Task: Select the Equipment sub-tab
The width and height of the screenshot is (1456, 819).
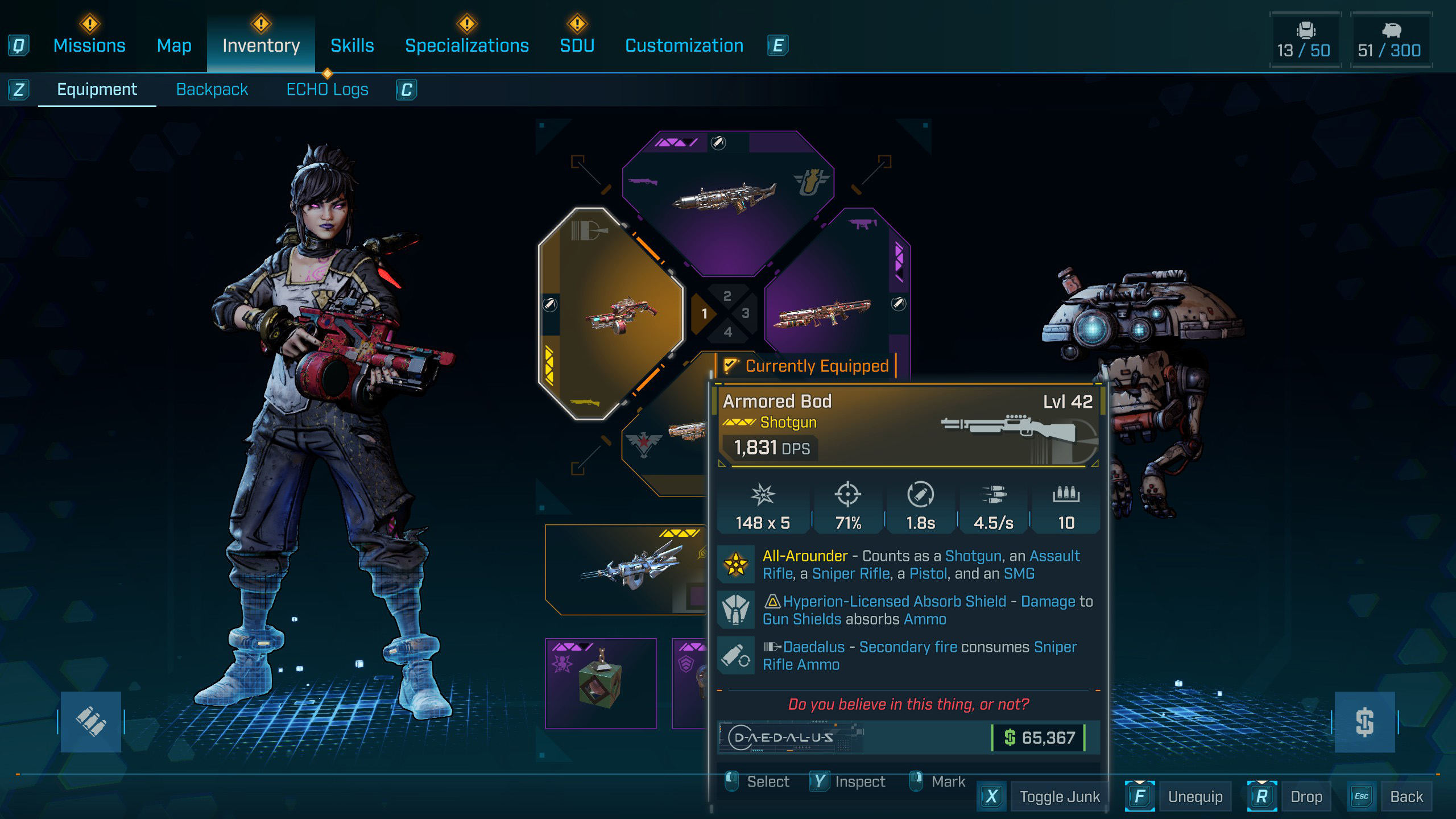Action: 97,89
